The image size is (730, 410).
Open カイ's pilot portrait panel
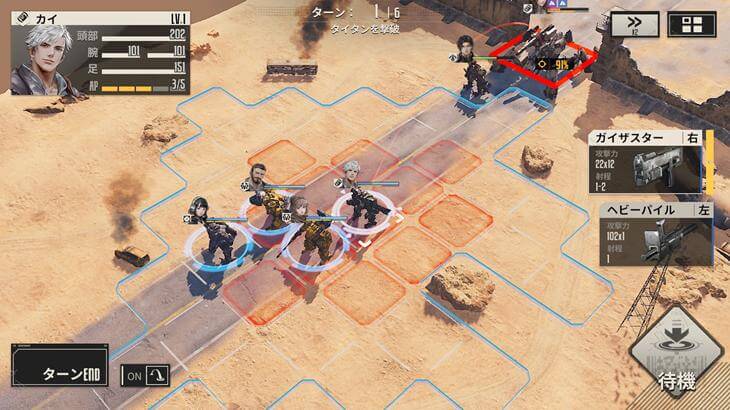(47, 57)
